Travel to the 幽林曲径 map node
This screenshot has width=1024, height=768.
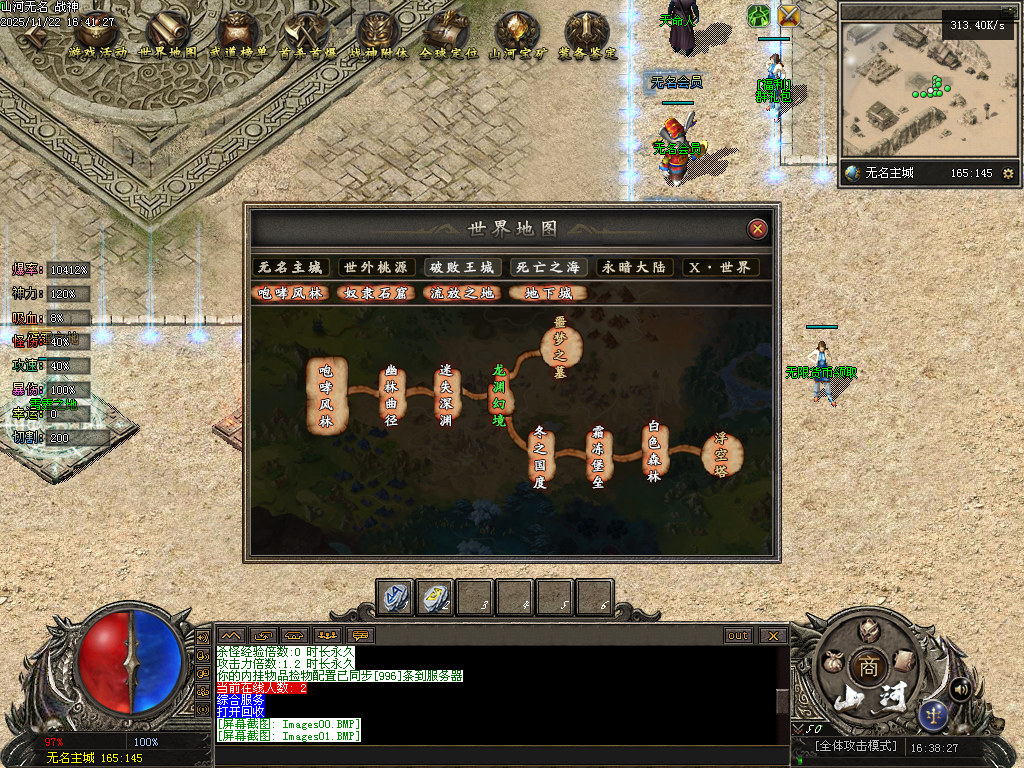click(x=392, y=395)
